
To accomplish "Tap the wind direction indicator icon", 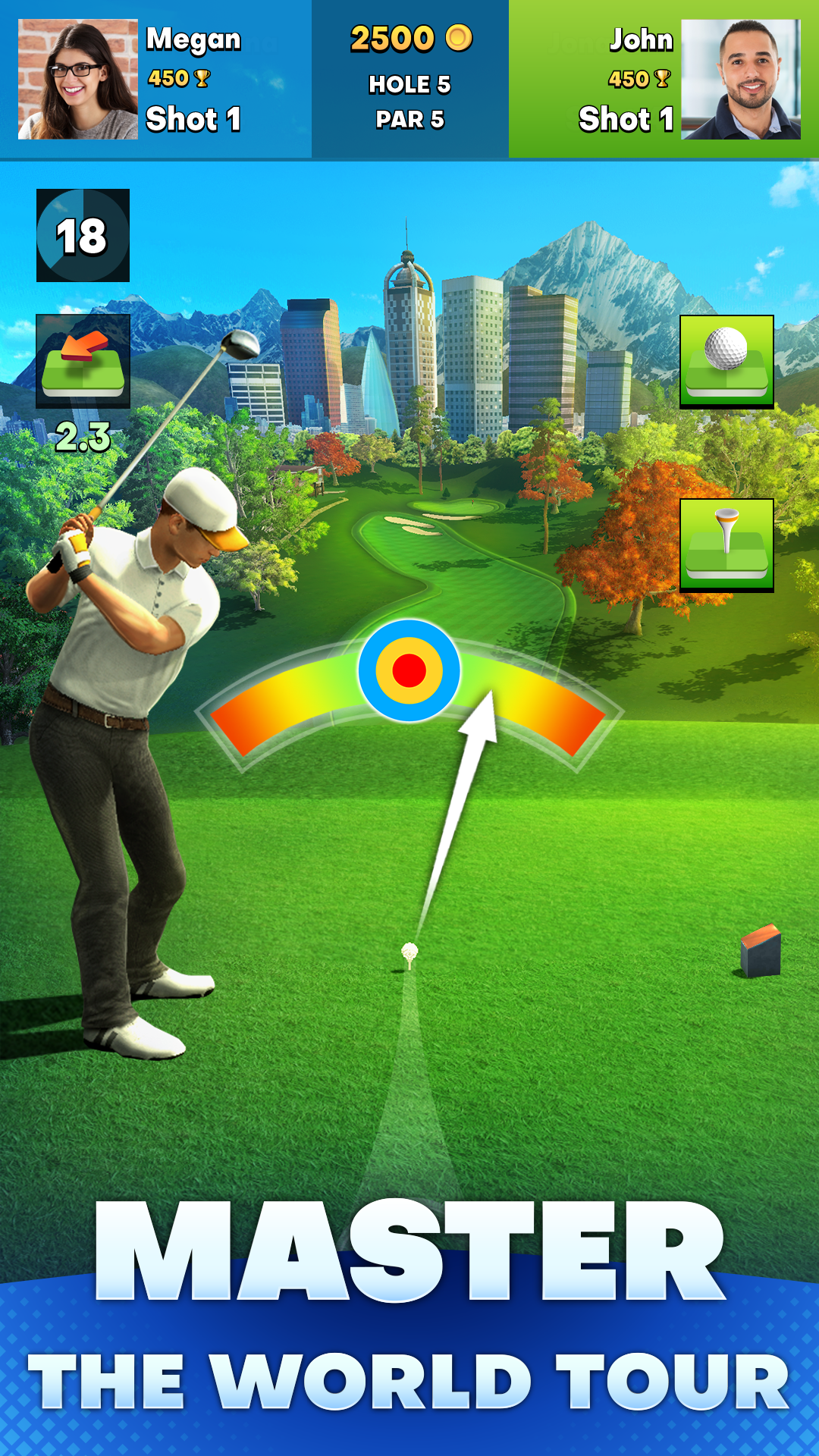I will click(x=83, y=362).
